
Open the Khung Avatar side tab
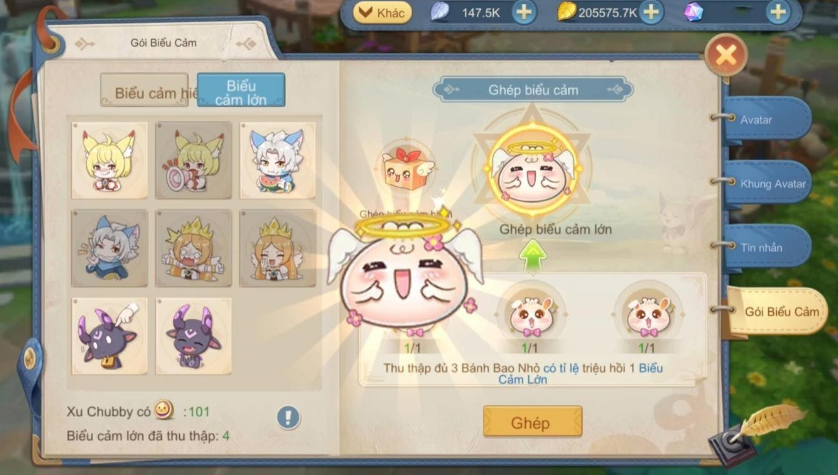pos(770,183)
